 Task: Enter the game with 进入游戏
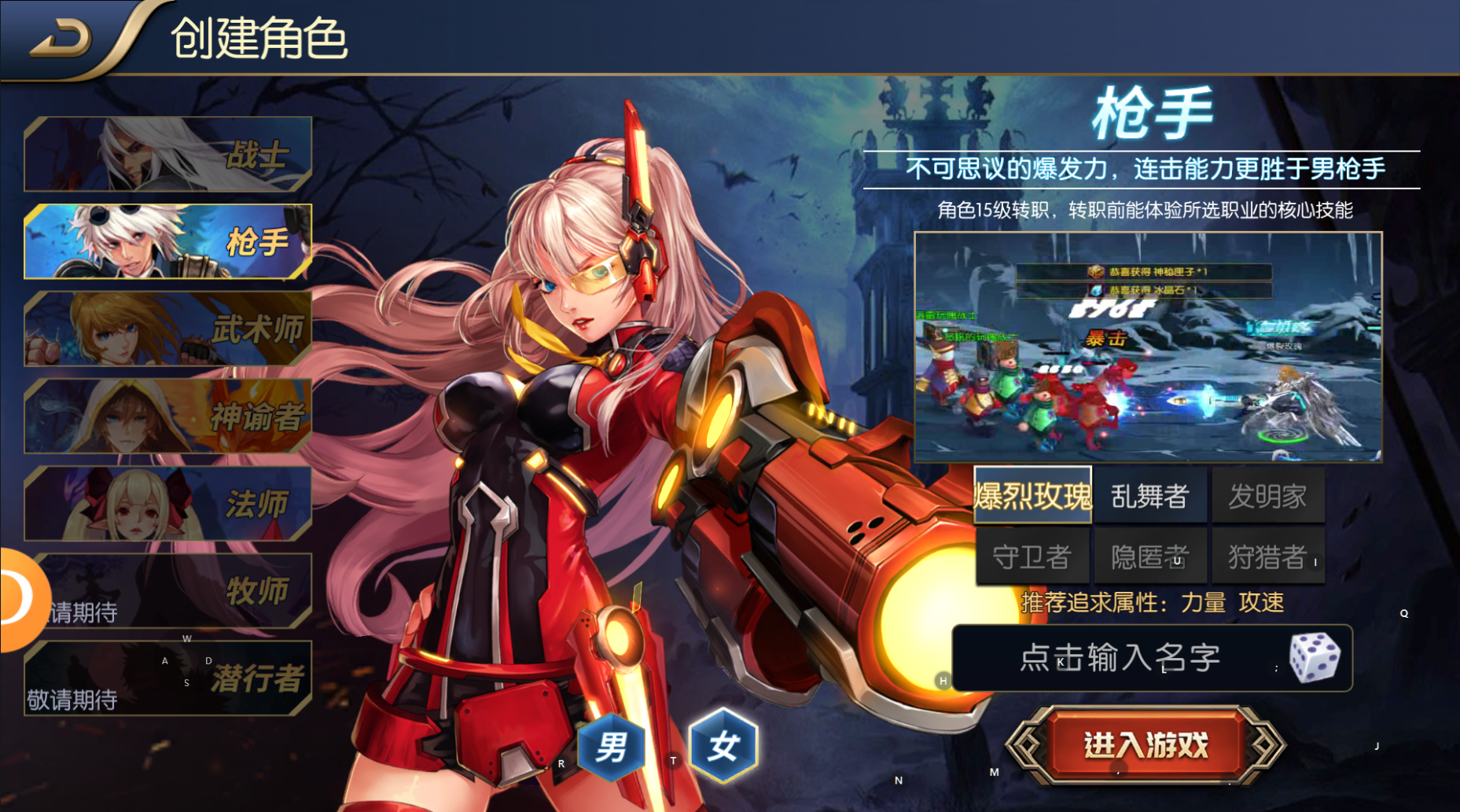pyautogui.click(x=1146, y=745)
